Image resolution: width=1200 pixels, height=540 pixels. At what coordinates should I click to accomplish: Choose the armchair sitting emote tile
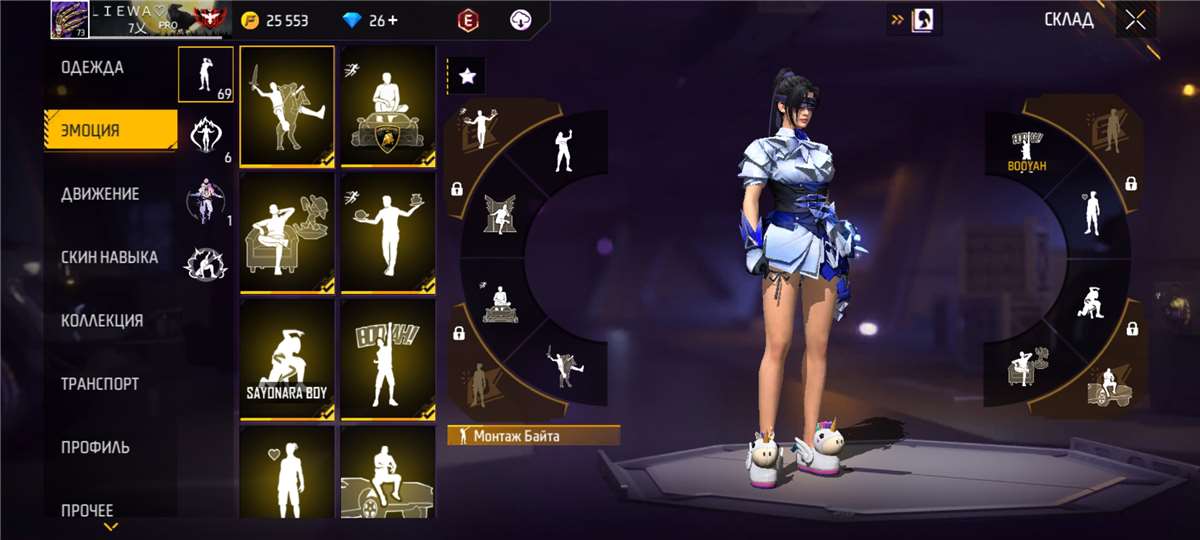point(287,233)
